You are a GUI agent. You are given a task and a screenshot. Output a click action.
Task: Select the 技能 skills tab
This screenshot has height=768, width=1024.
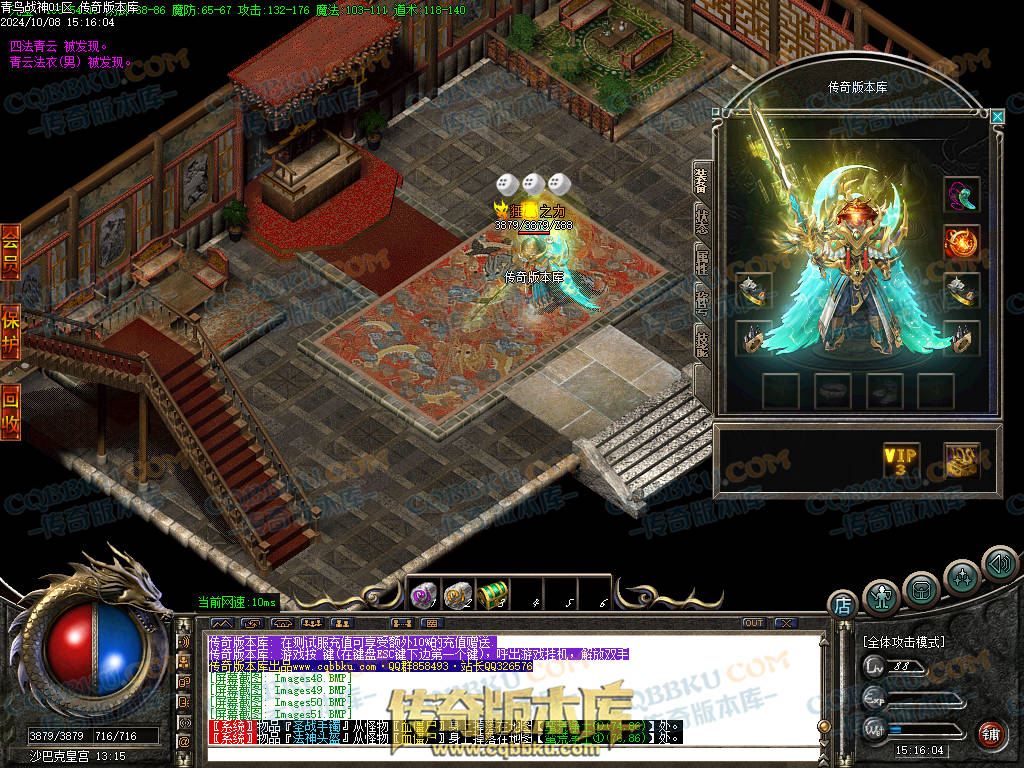[701, 343]
